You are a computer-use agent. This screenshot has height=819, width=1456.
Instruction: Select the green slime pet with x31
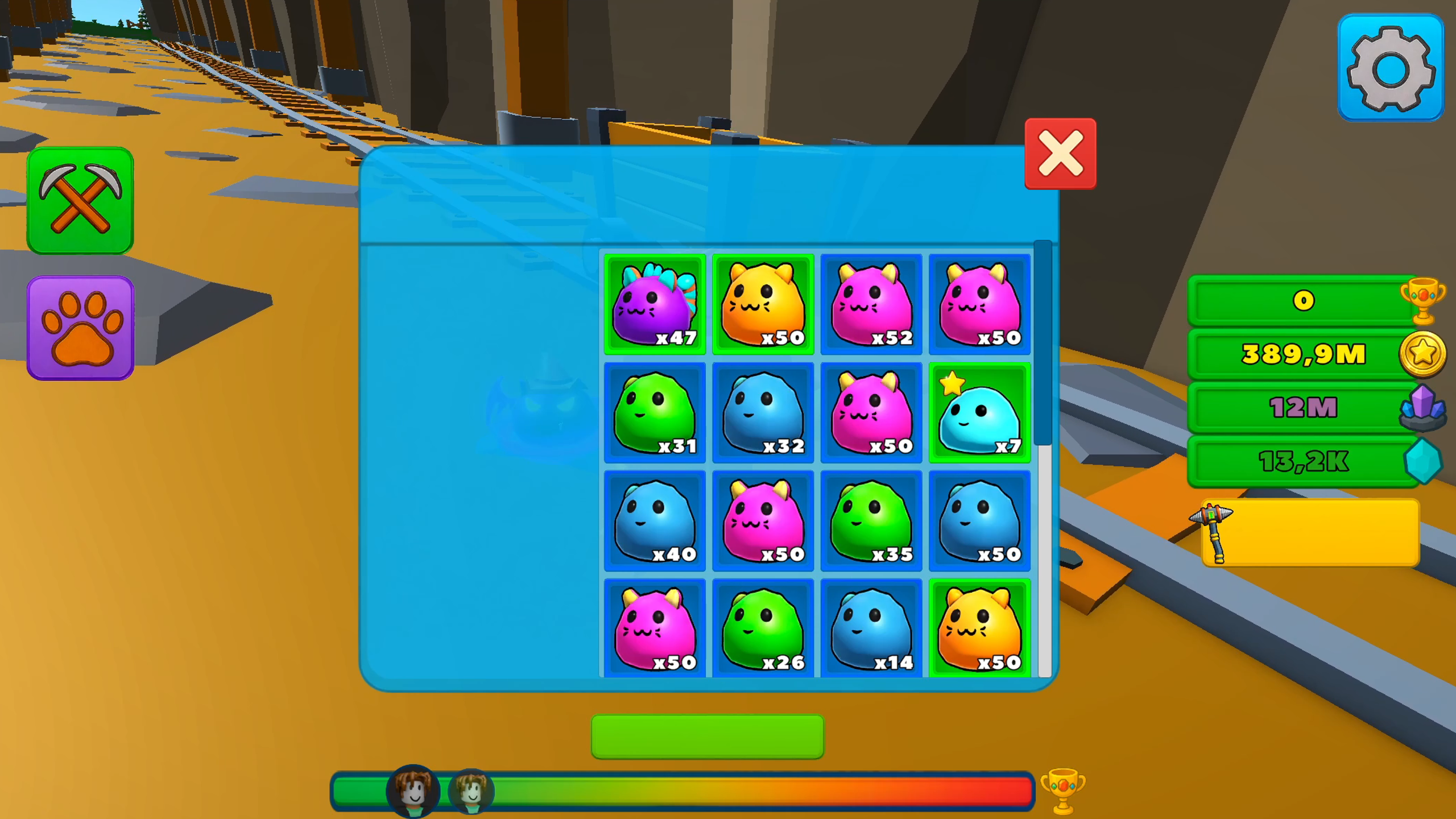coord(655,413)
